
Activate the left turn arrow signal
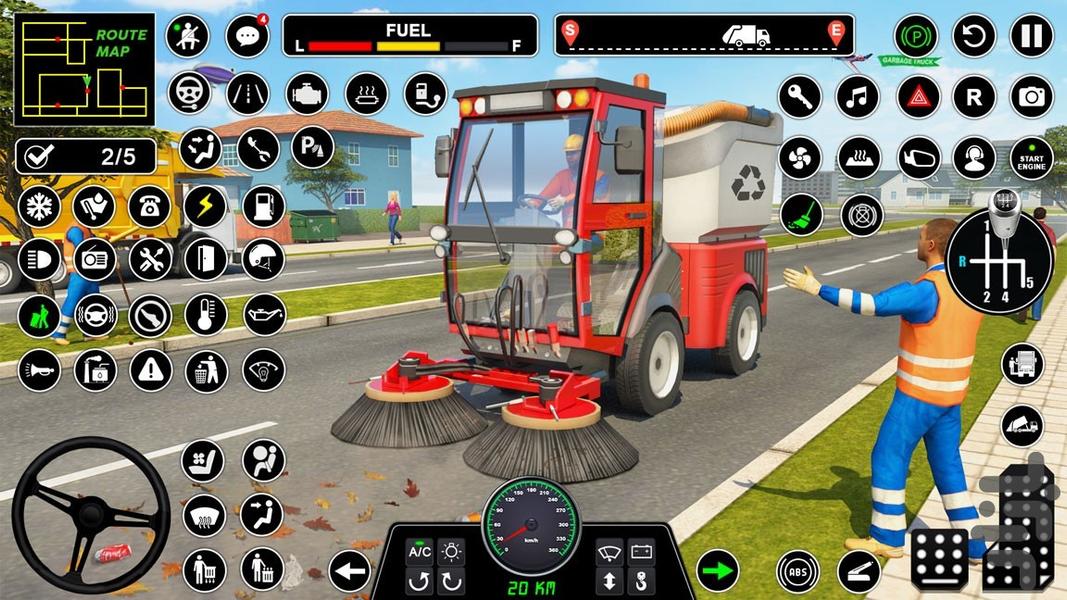[350, 570]
